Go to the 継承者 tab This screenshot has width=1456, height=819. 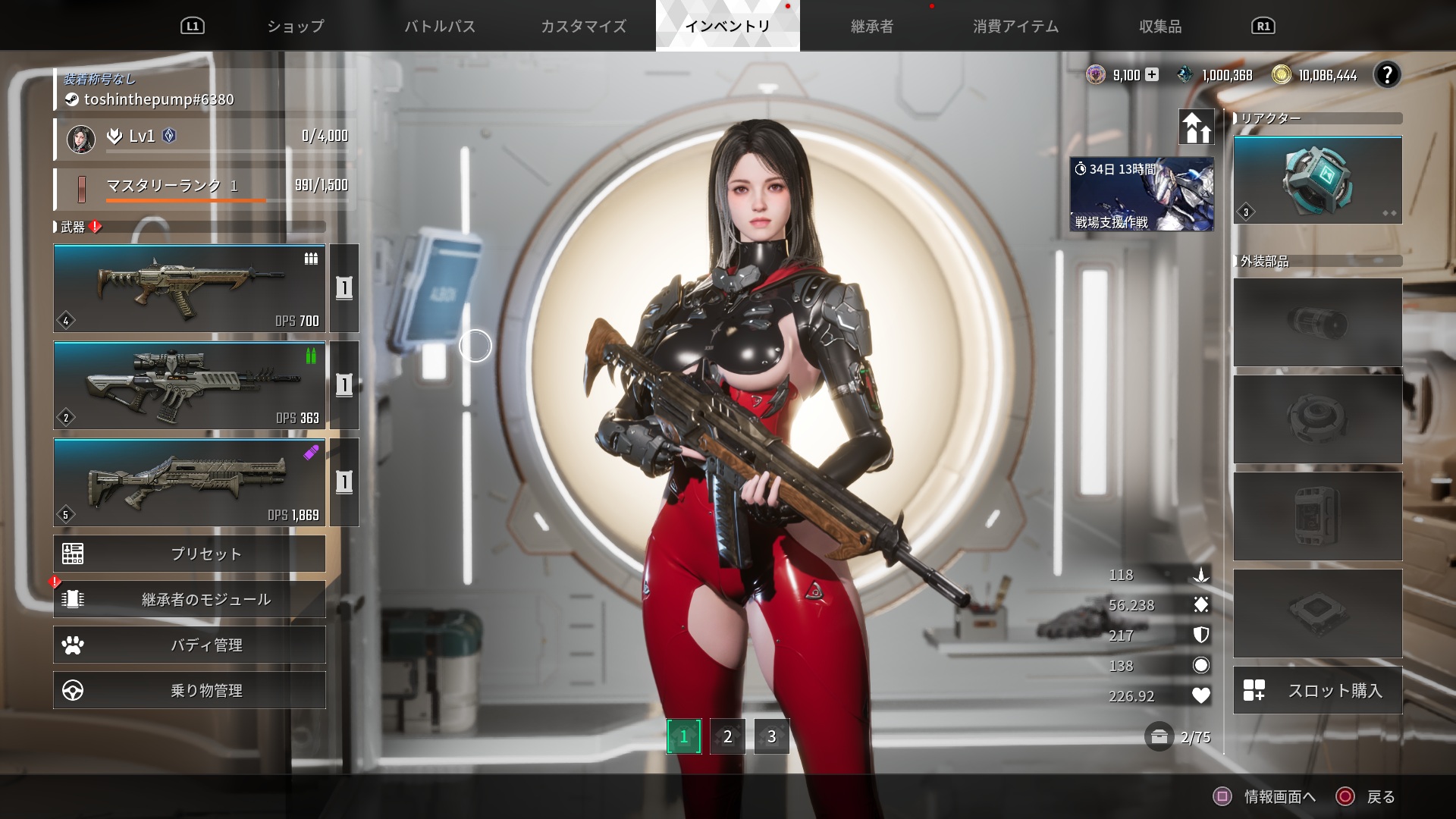click(872, 27)
